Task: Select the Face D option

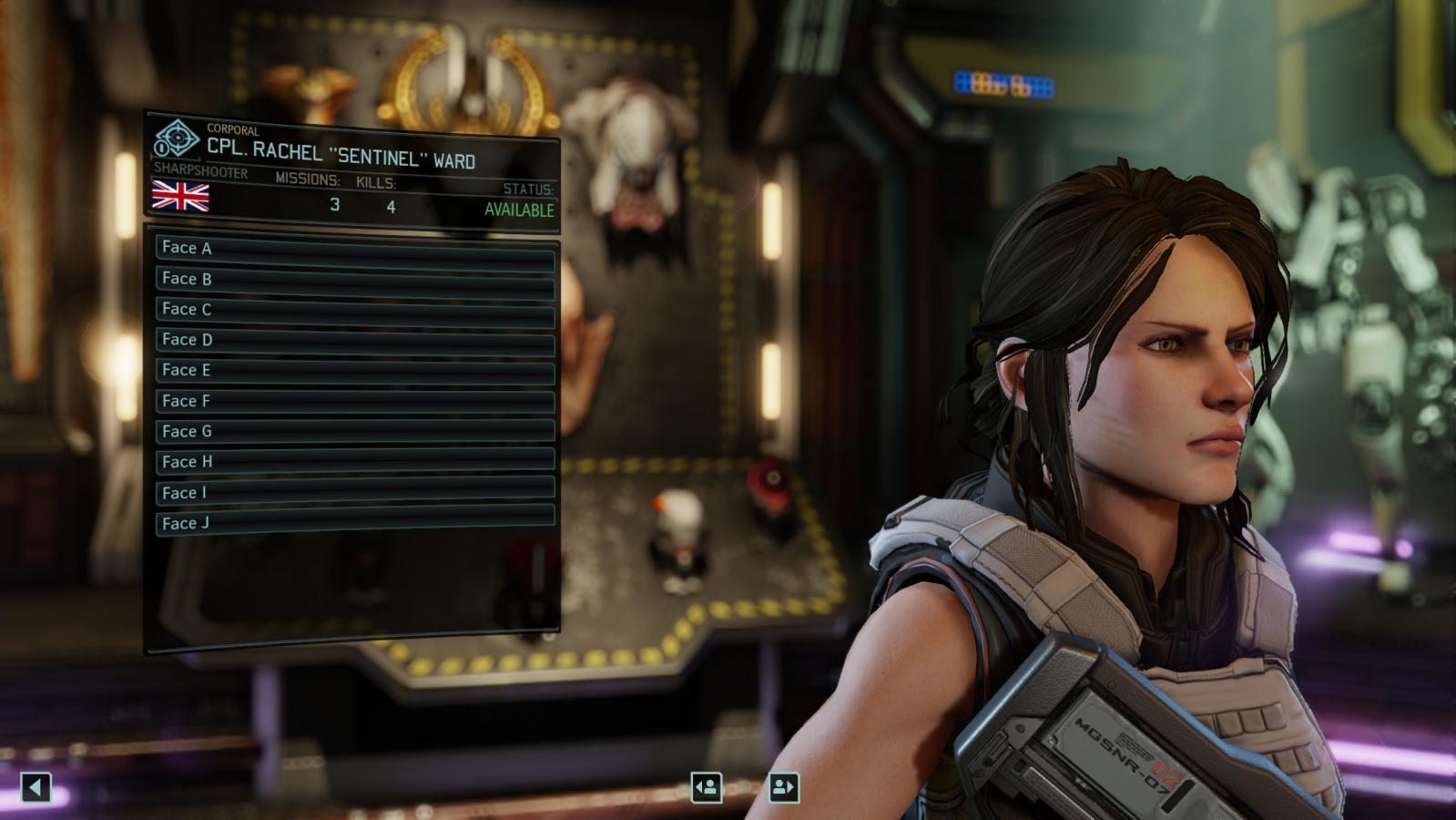Action: (x=355, y=340)
